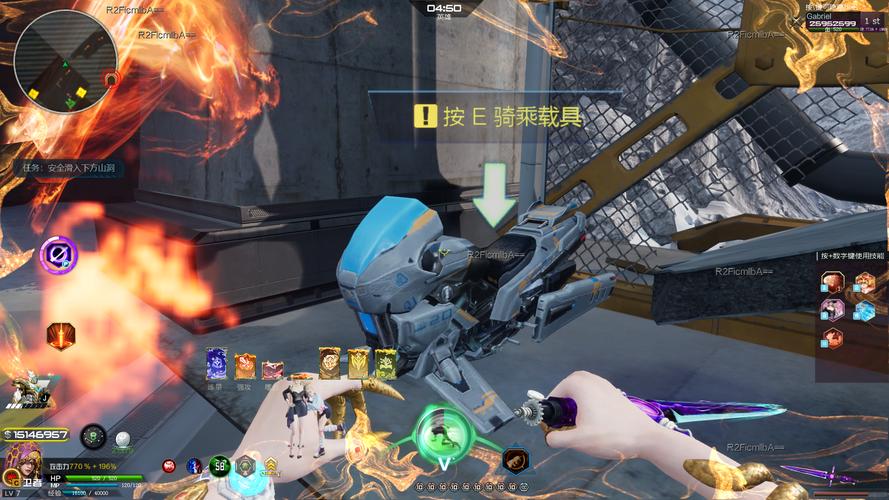Use the first skill box in right panel
Viewport: 889px width, 500px height.
[x=832, y=283]
